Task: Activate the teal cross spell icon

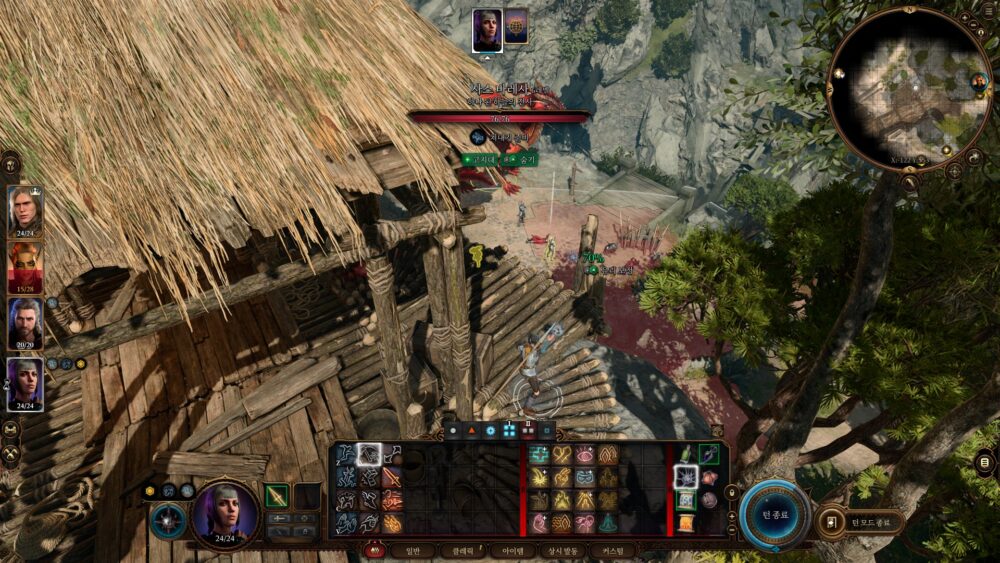Action: pyautogui.click(x=539, y=455)
